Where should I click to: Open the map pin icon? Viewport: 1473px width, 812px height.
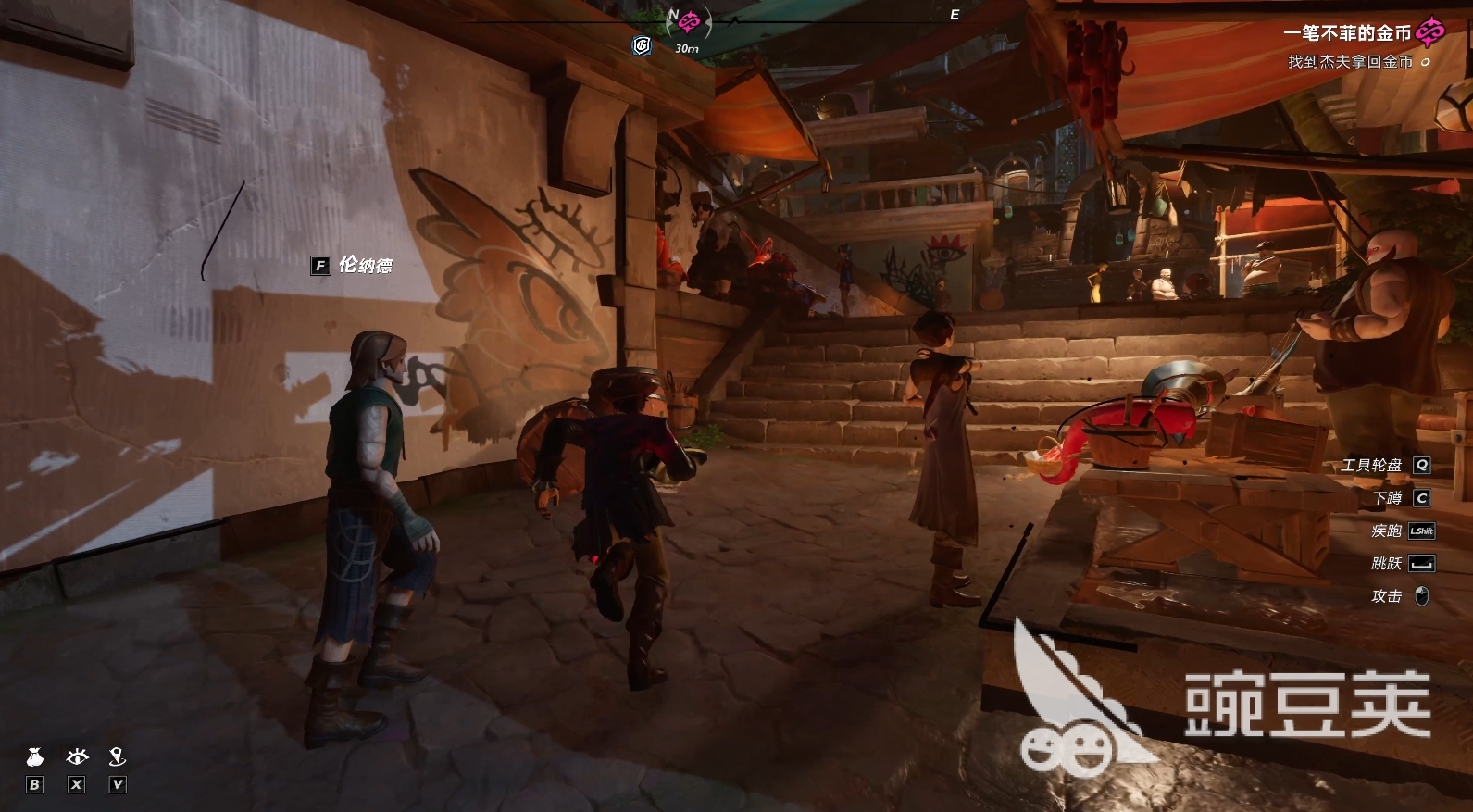coord(117,757)
